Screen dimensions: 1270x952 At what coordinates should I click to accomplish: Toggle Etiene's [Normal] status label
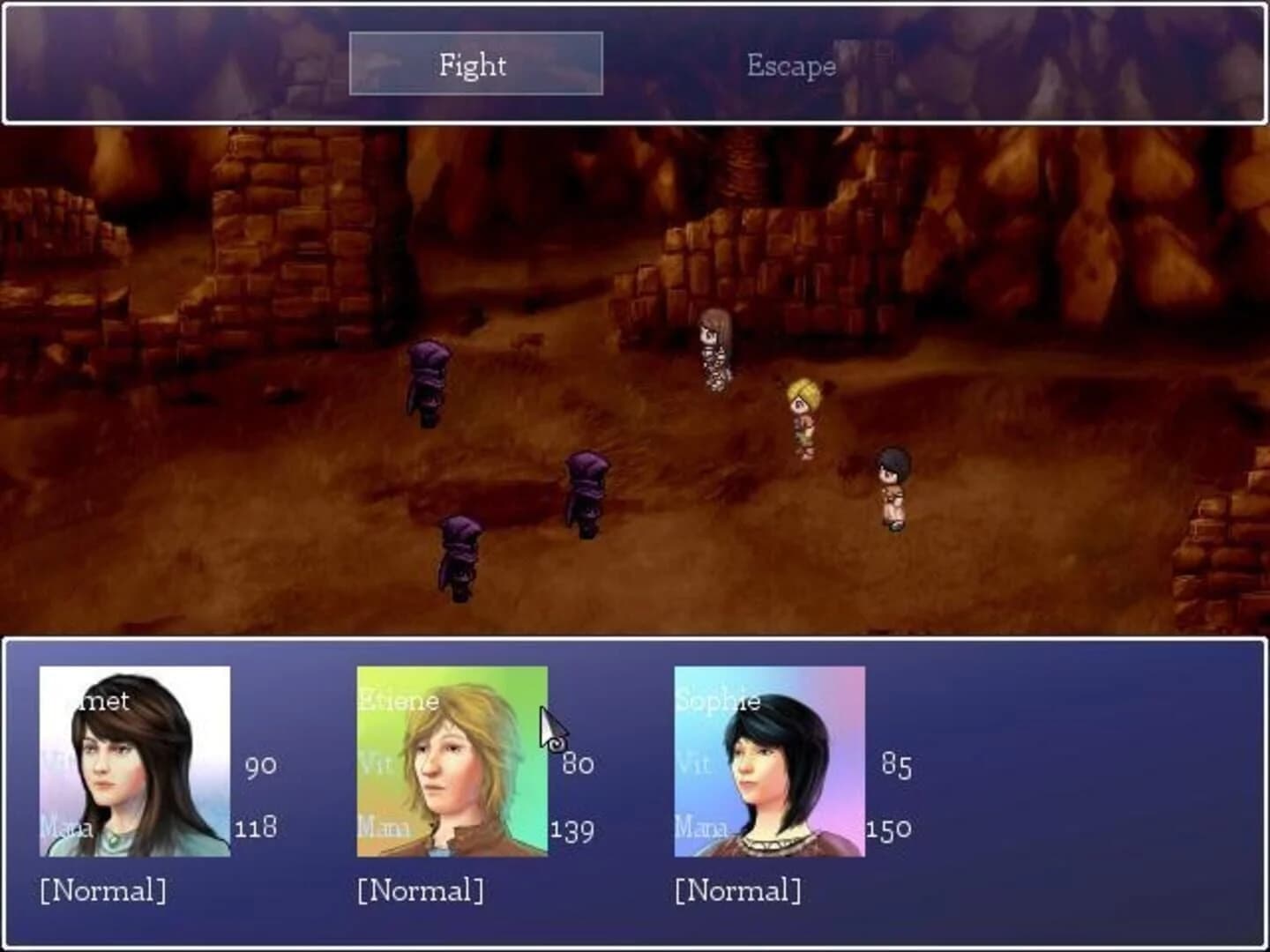421,889
